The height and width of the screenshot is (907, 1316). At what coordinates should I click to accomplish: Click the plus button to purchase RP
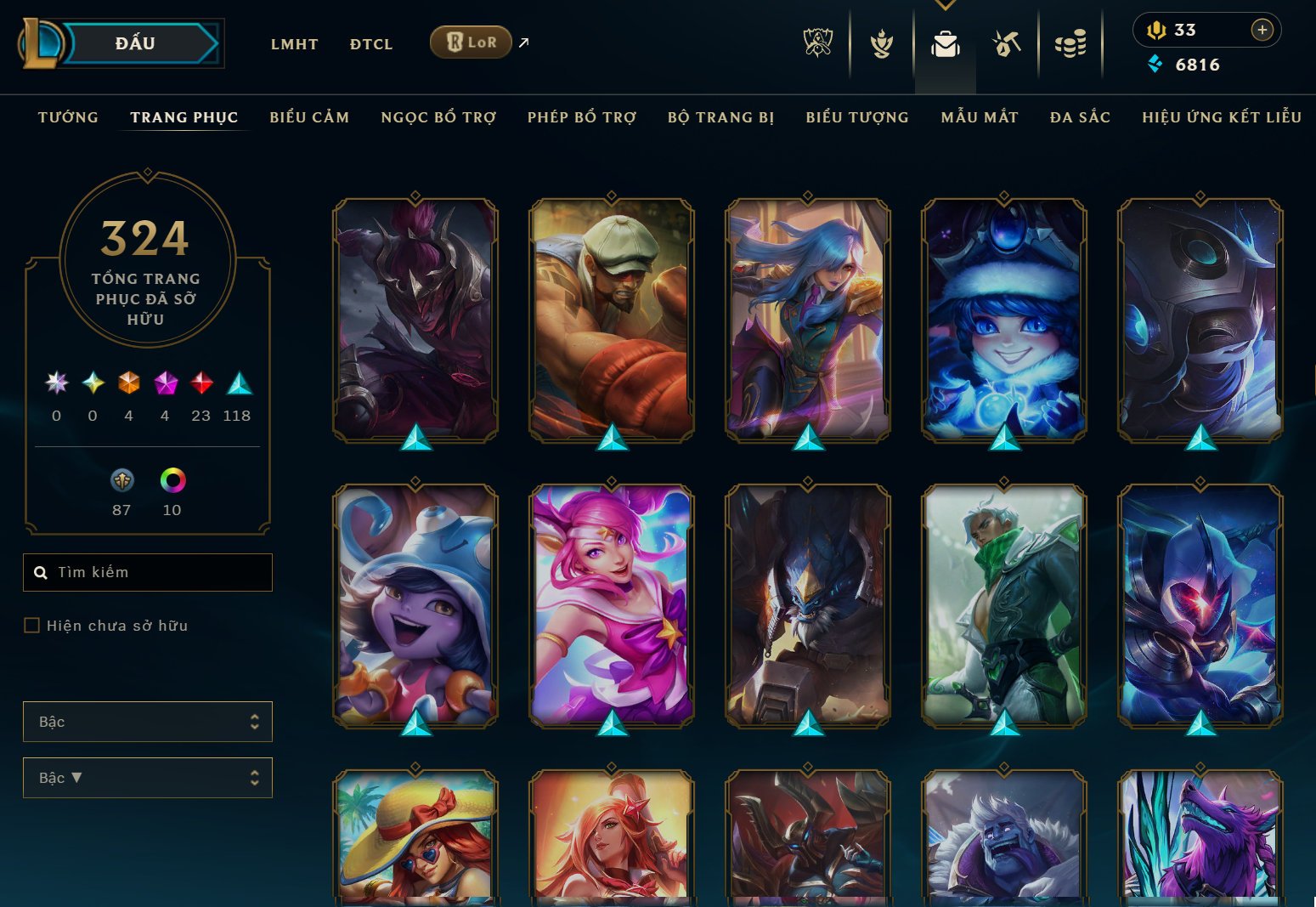click(x=1263, y=30)
